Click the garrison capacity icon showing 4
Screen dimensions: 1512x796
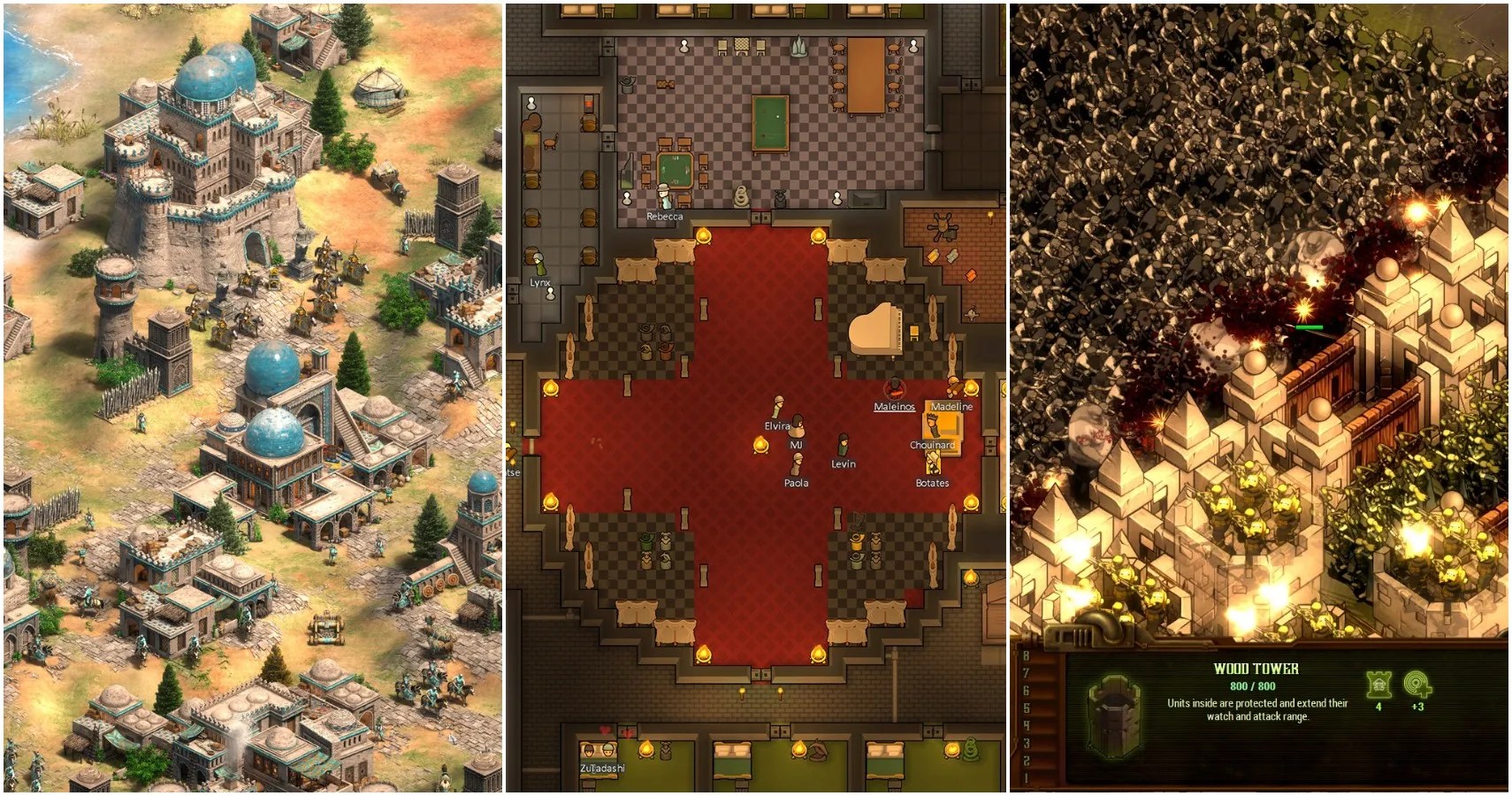1378,686
